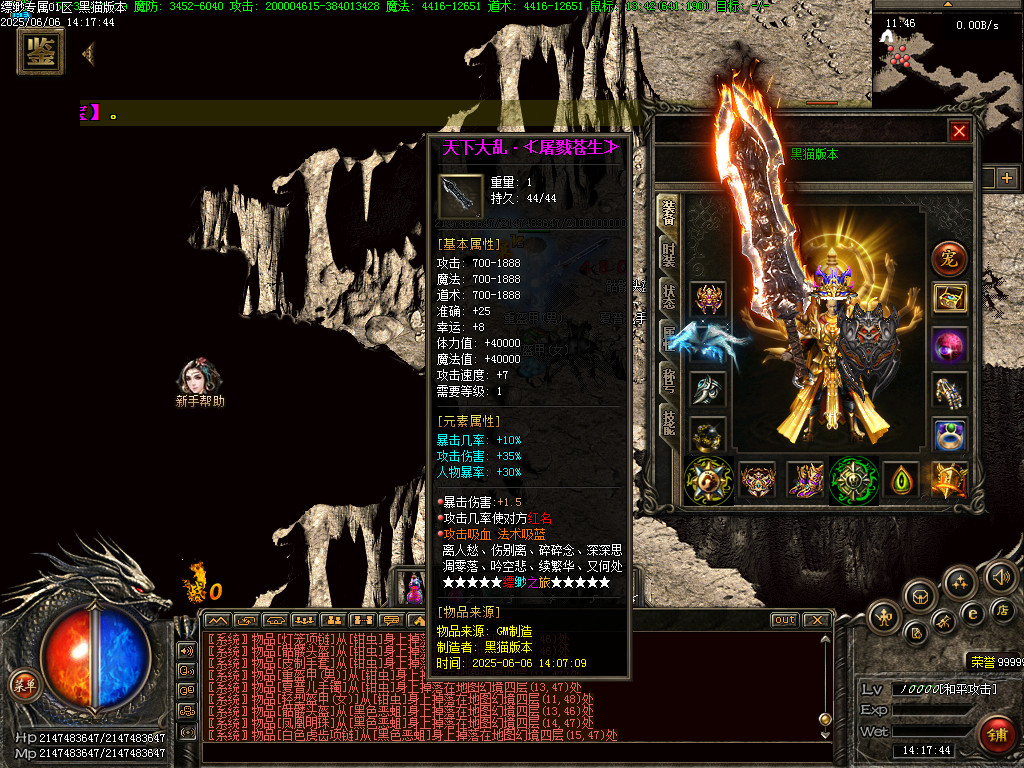The height and width of the screenshot is (768, 1024).
Task: Select the blue gem ring slot
Action: pyautogui.click(x=949, y=435)
